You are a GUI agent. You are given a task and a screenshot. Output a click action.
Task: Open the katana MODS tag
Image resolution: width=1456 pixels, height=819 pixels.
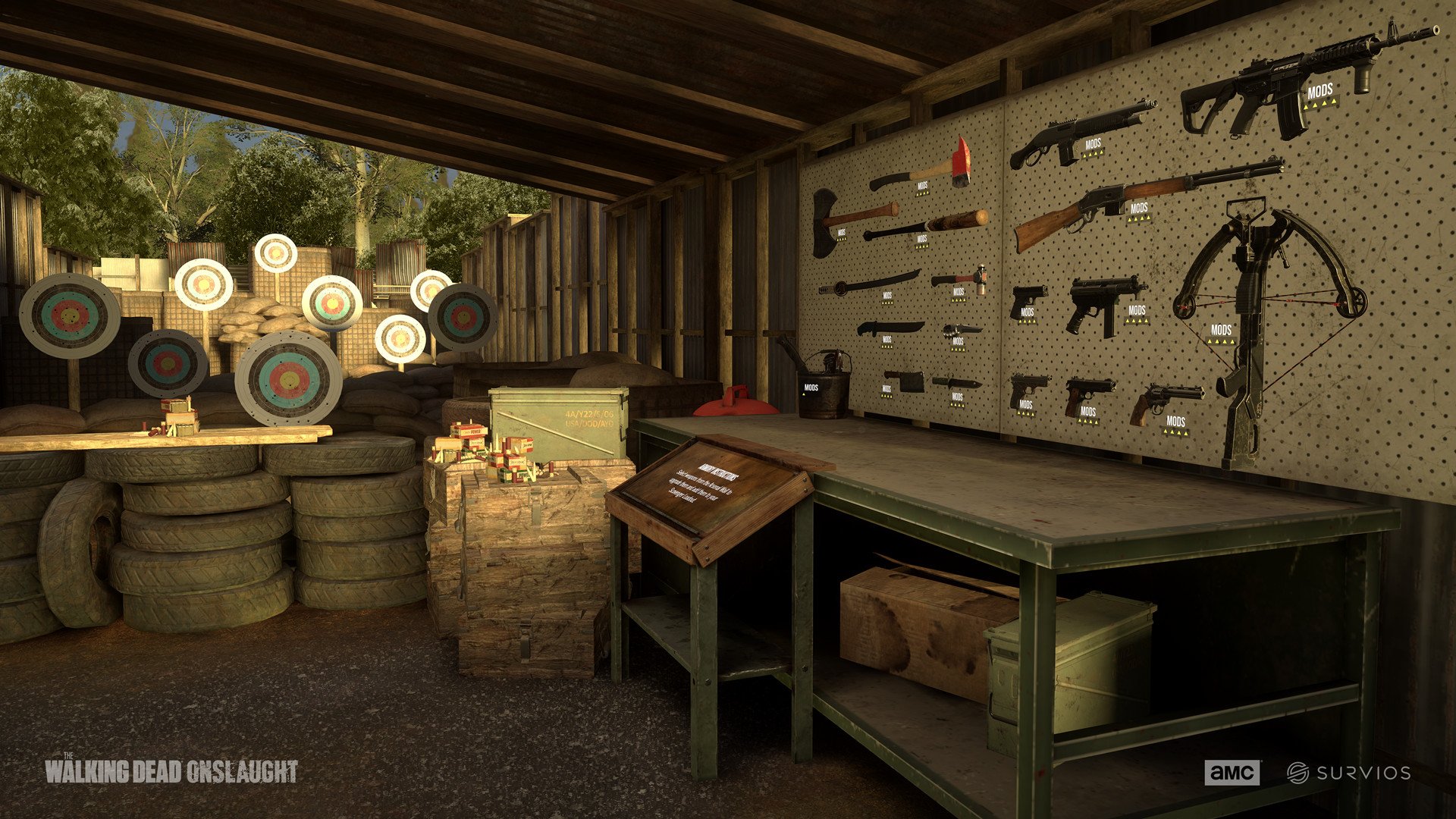point(887,296)
